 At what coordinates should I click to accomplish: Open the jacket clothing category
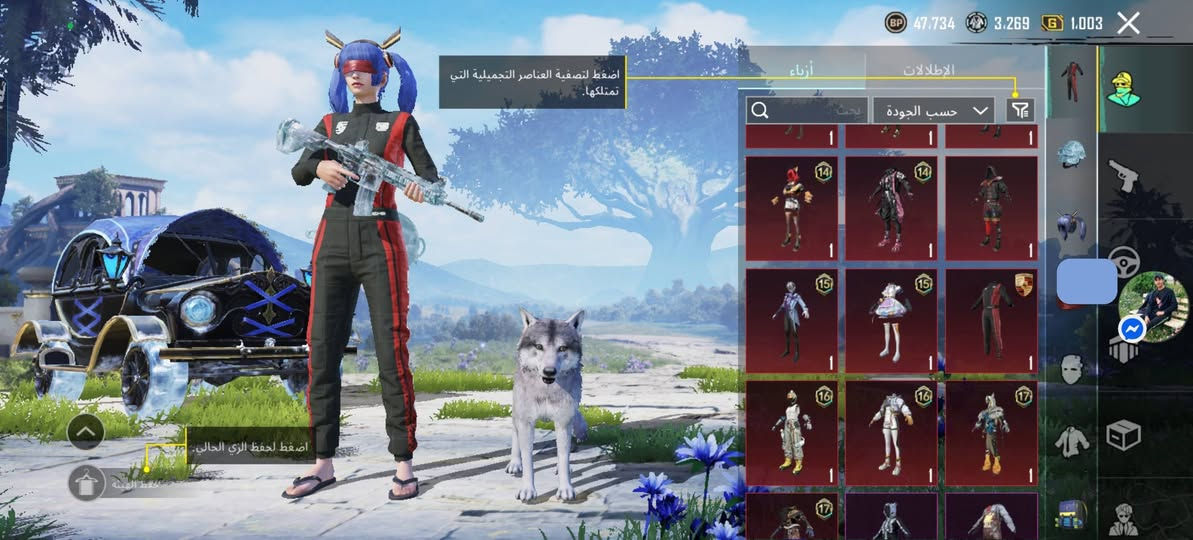[x=1071, y=441]
